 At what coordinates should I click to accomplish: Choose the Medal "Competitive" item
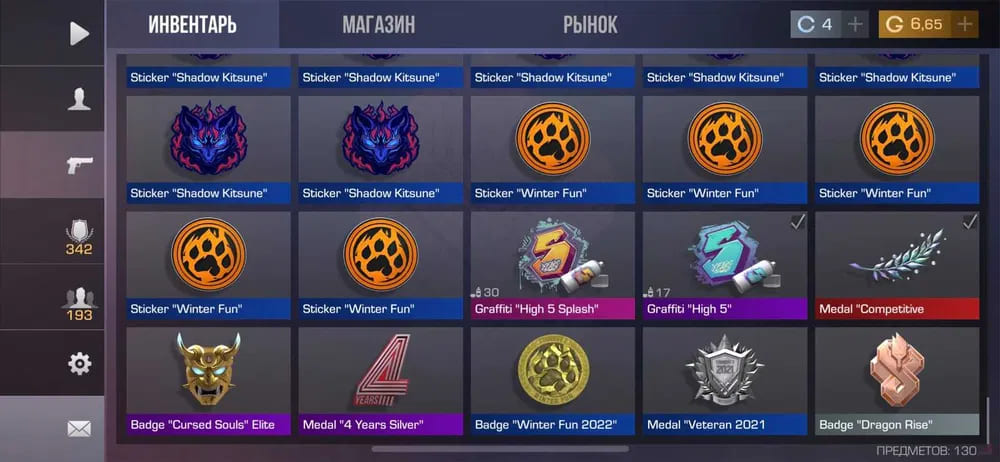pyautogui.click(x=897, y=265)
